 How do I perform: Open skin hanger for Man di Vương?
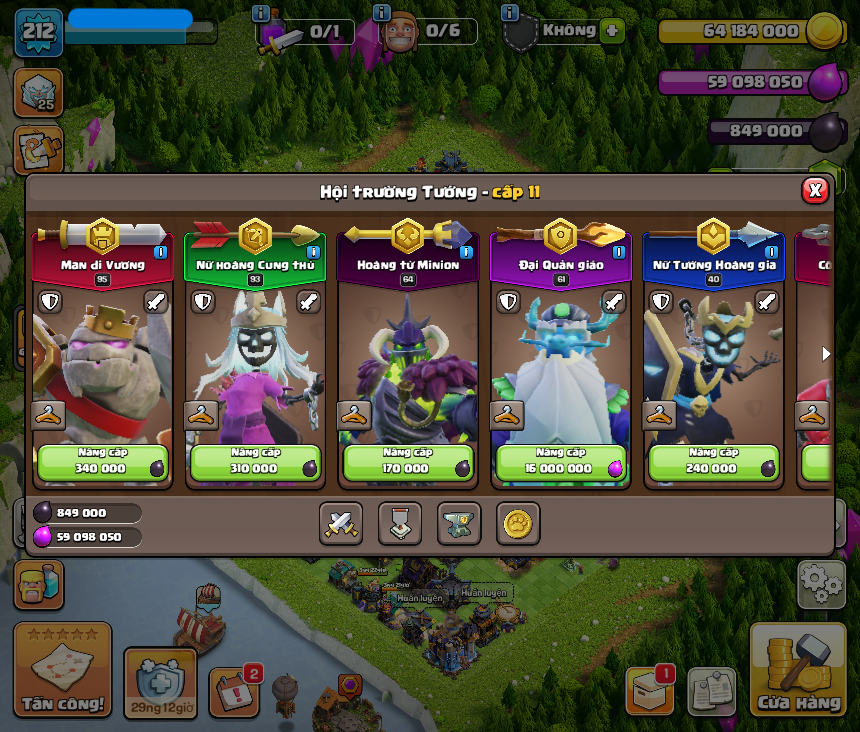(x=48, y=414)
